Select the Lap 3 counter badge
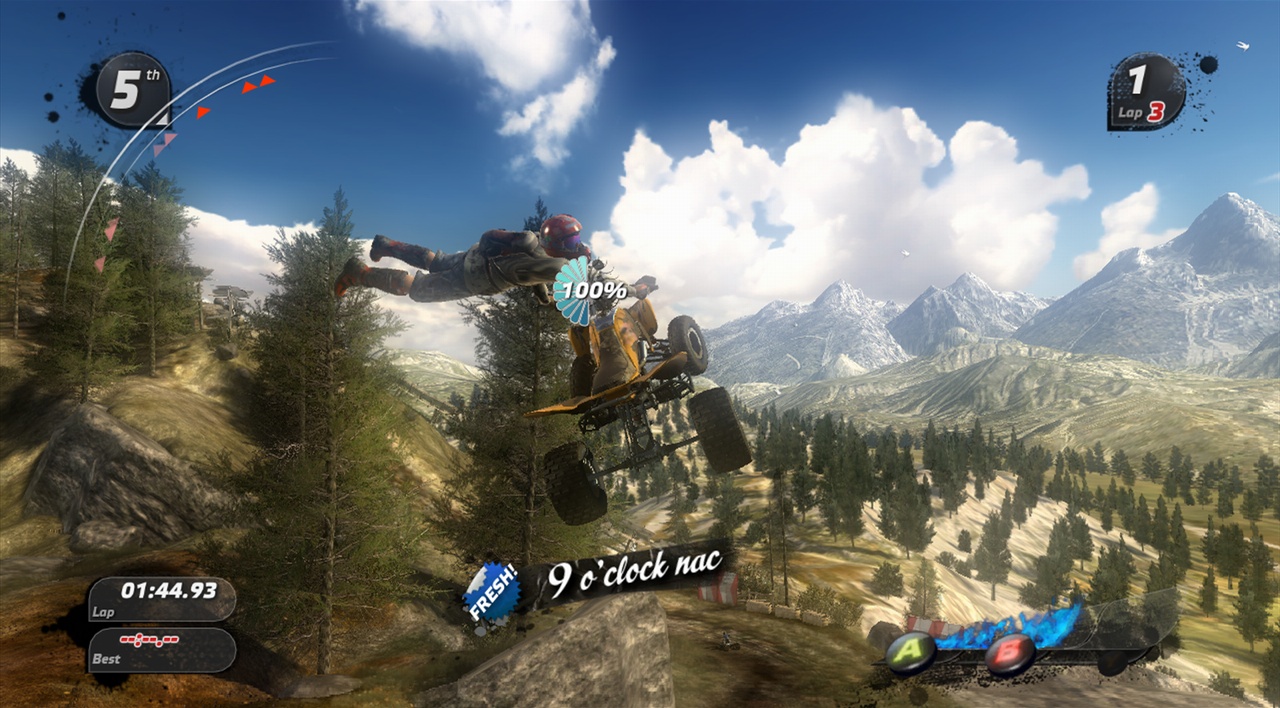 tap(1146, 92)
